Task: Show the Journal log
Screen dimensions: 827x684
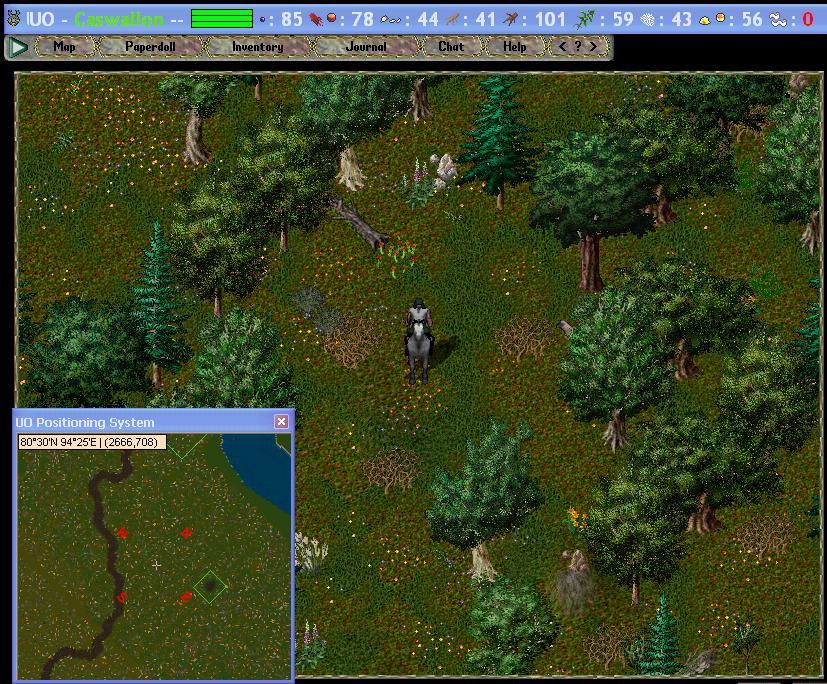Action: coord(366,47)
